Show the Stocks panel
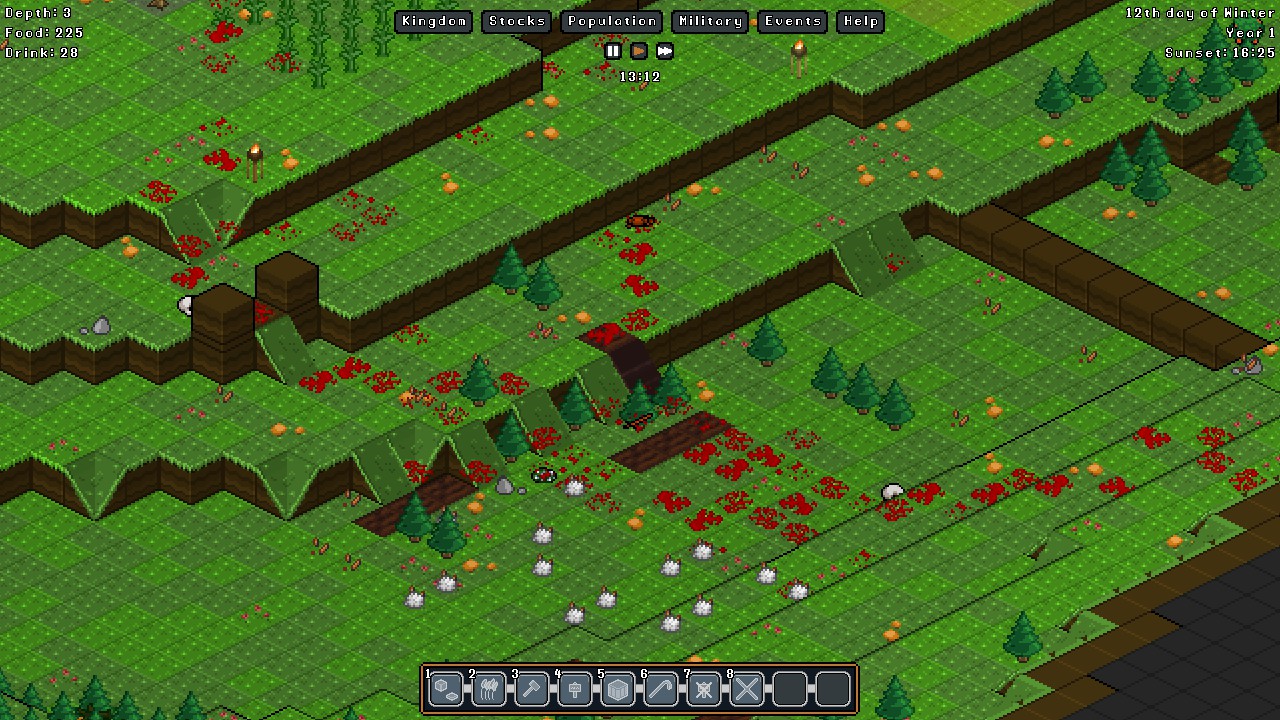 coord(517,21)
